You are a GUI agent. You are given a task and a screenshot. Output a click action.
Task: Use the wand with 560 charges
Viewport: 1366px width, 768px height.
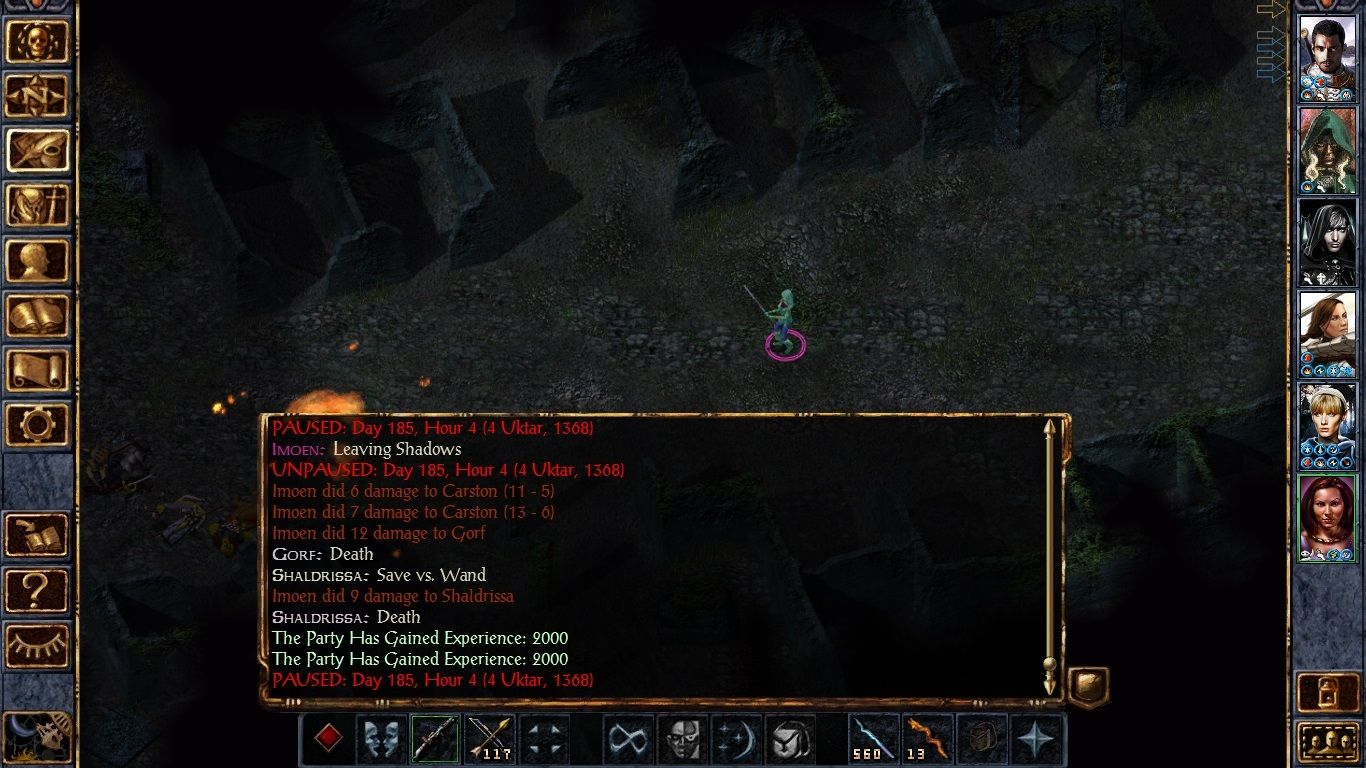point(873,740)
